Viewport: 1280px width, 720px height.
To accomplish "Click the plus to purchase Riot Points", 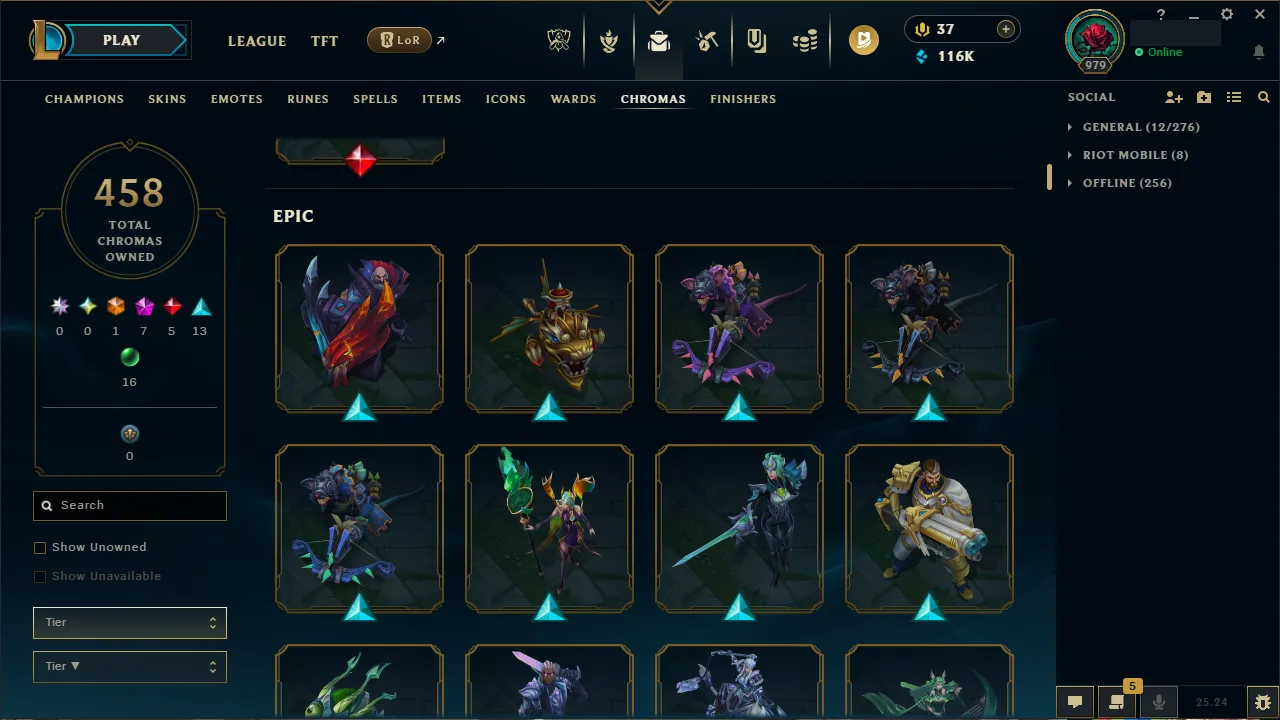I will 1004,29.
